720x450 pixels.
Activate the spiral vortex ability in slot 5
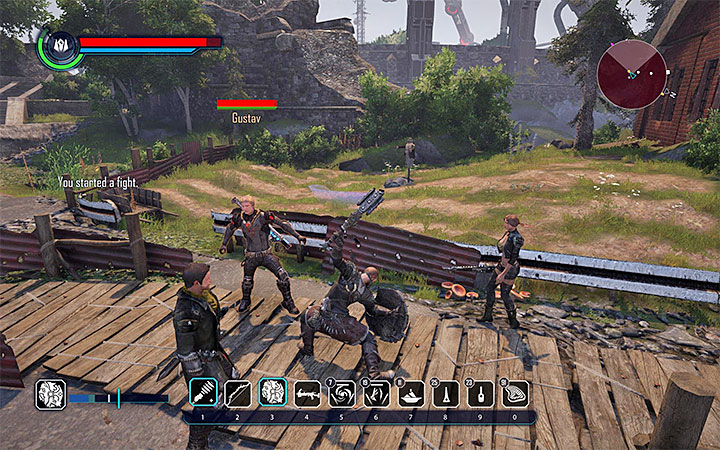pyautogui.click(x=342, y=392)
